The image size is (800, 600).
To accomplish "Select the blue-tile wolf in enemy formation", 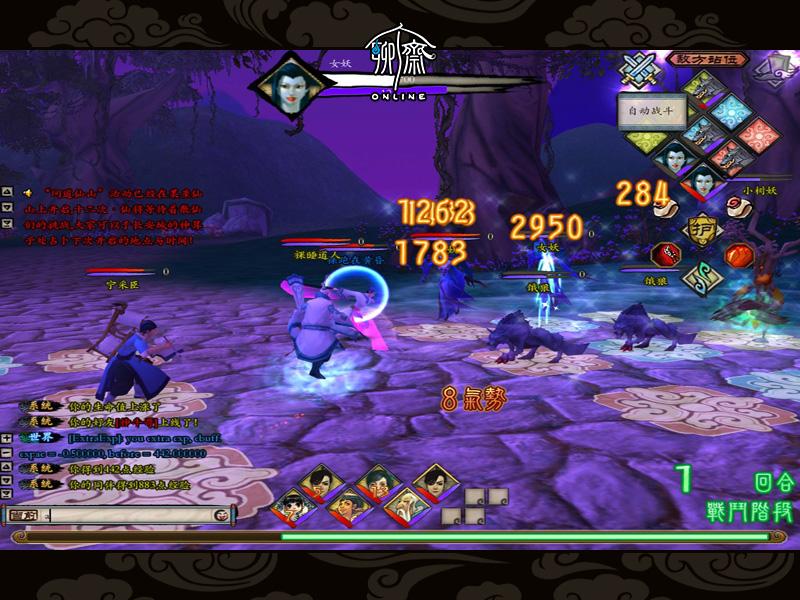I will pyautogui.click(x=706, y=134).
